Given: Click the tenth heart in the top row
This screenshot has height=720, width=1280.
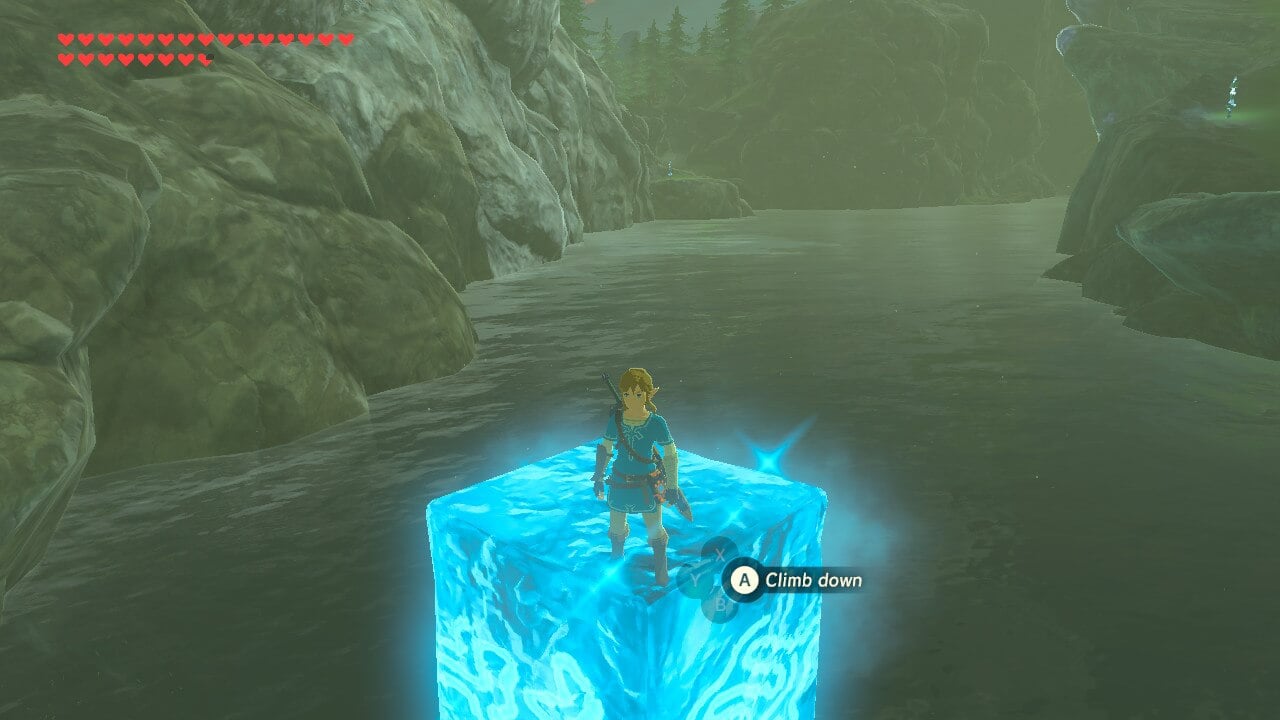Looking at the screenshot, I should coord(246,39).
